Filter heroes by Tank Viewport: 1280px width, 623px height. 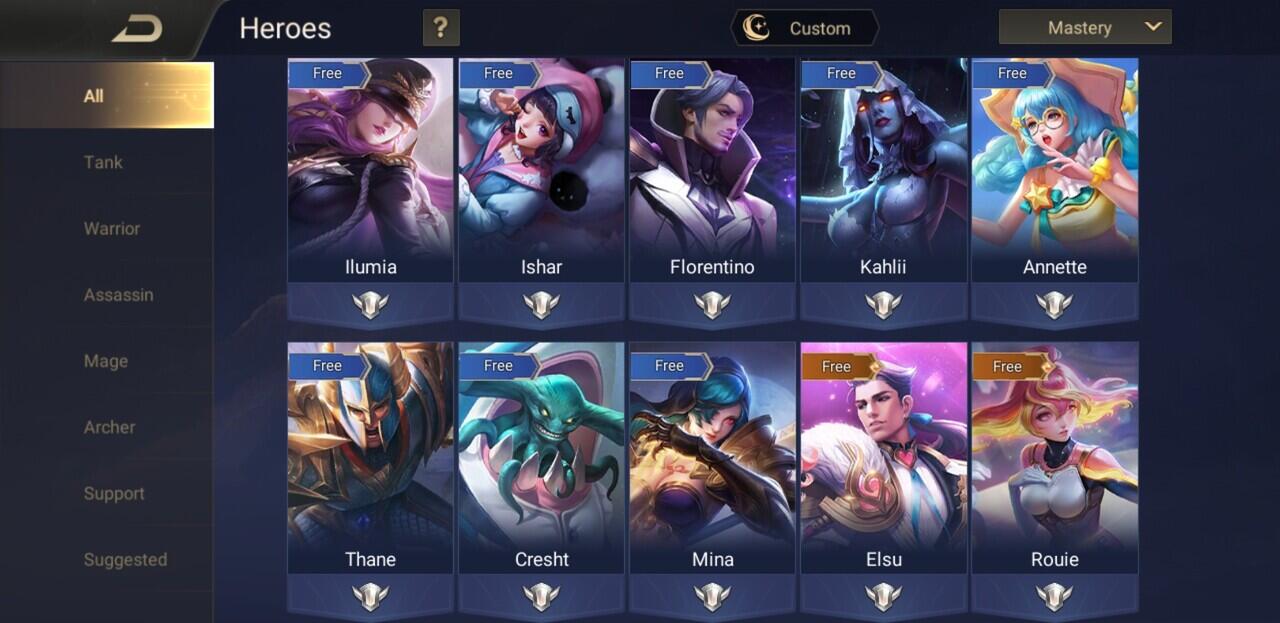104,162
